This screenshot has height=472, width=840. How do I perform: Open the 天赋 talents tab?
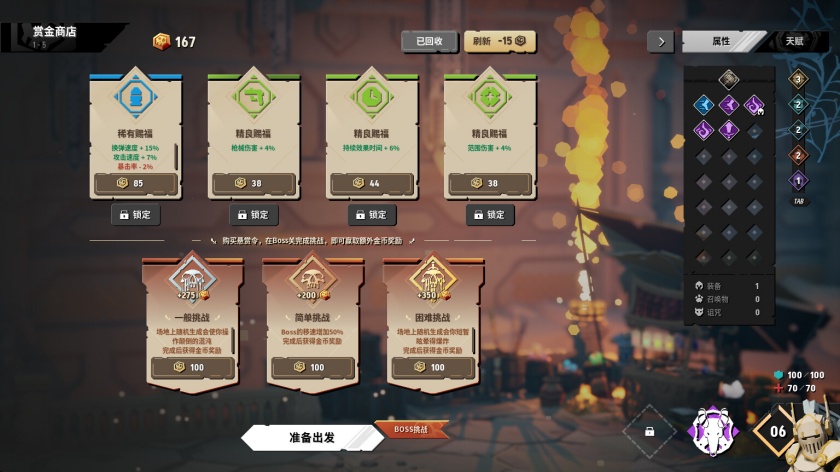tap(793, 41)
